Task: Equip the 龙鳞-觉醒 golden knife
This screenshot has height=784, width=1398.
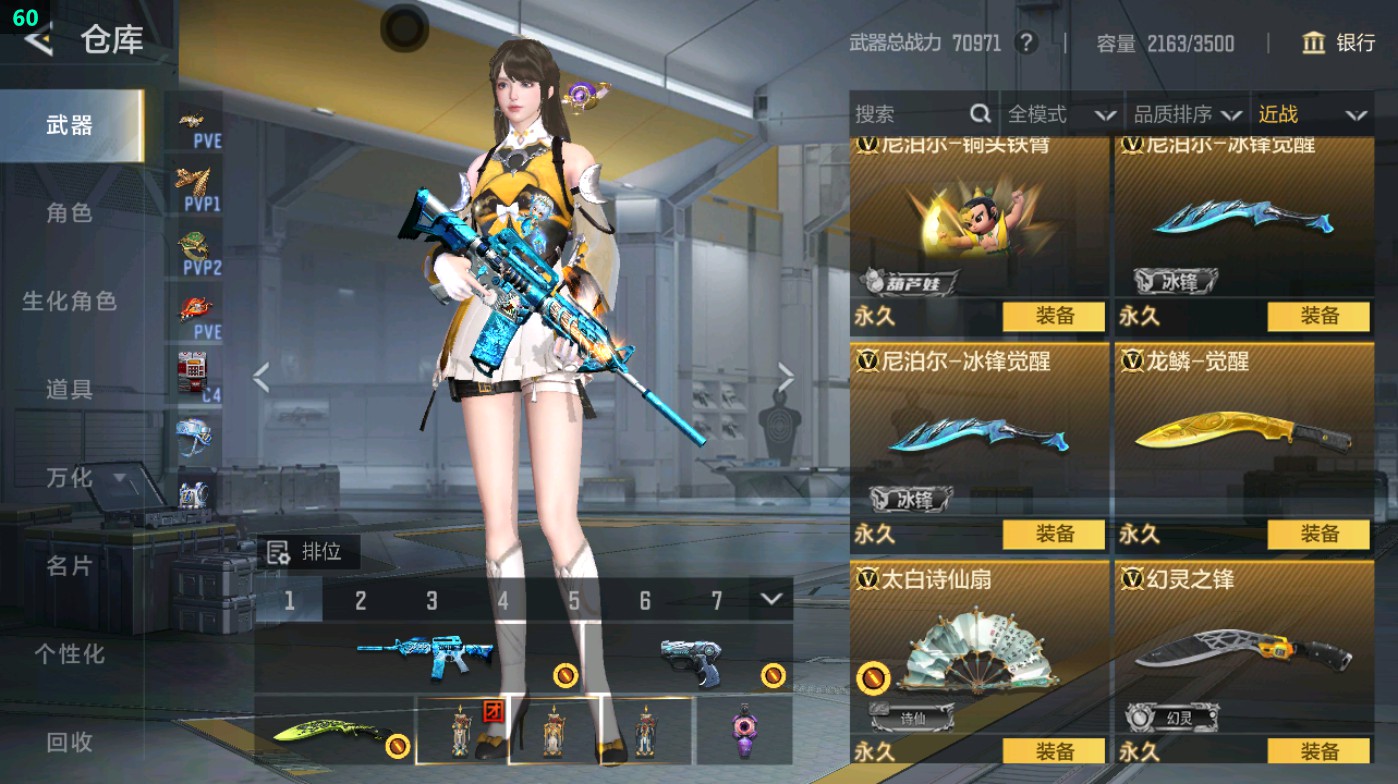Action: click(1319, 536)
